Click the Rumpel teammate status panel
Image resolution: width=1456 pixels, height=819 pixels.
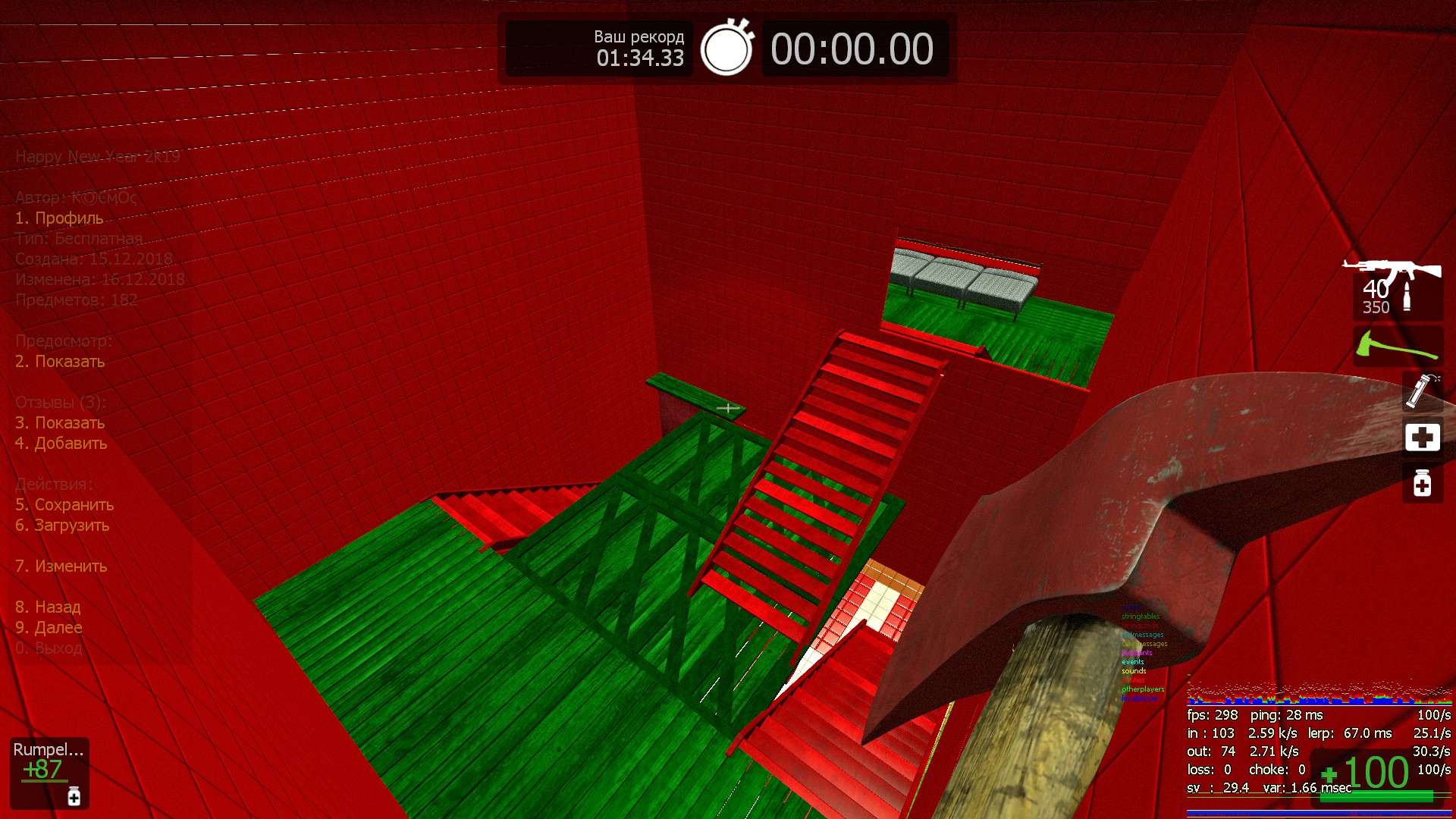tap(49, 772)
